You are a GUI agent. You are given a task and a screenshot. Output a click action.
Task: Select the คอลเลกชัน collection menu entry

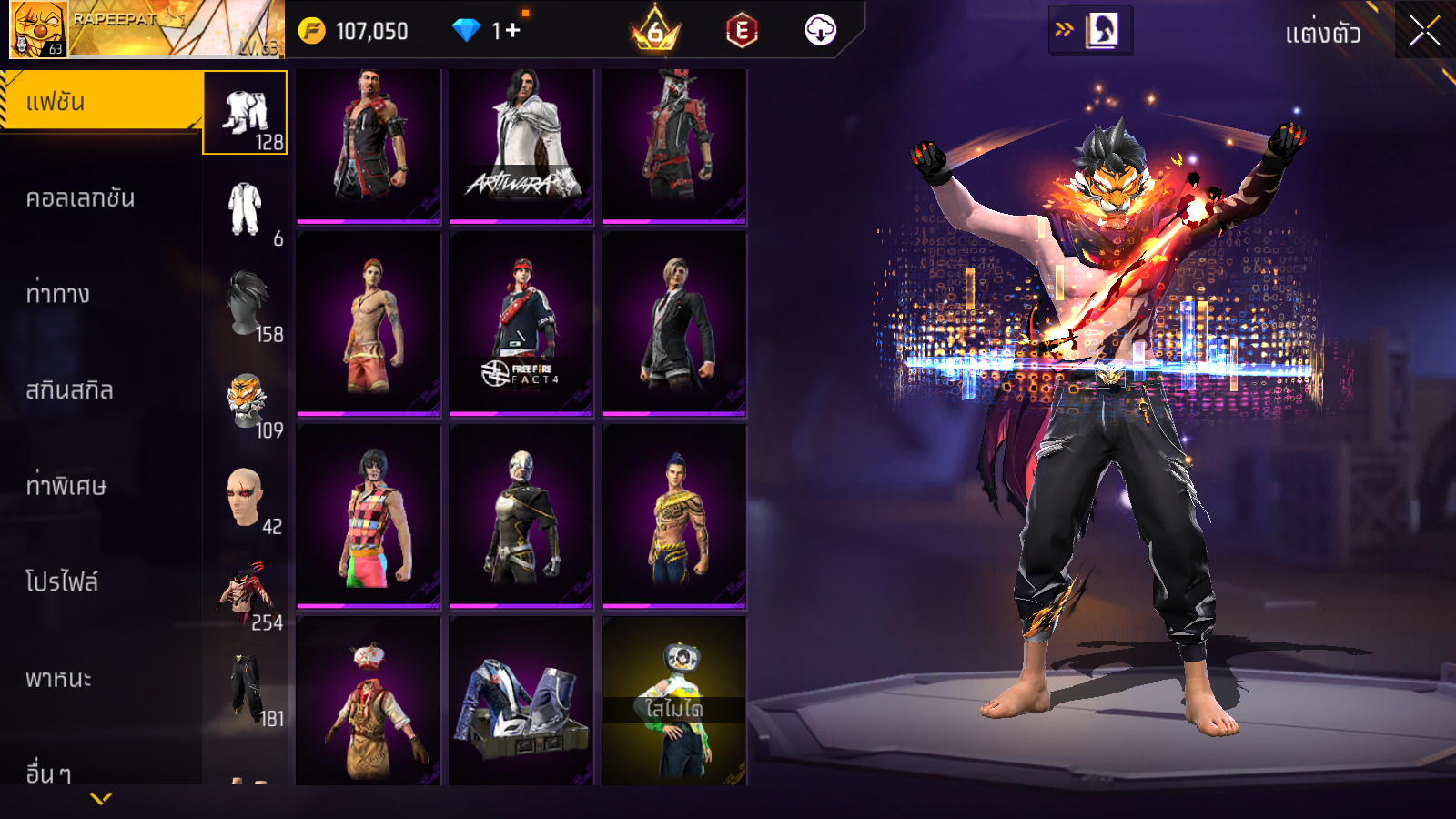(80, 198)
